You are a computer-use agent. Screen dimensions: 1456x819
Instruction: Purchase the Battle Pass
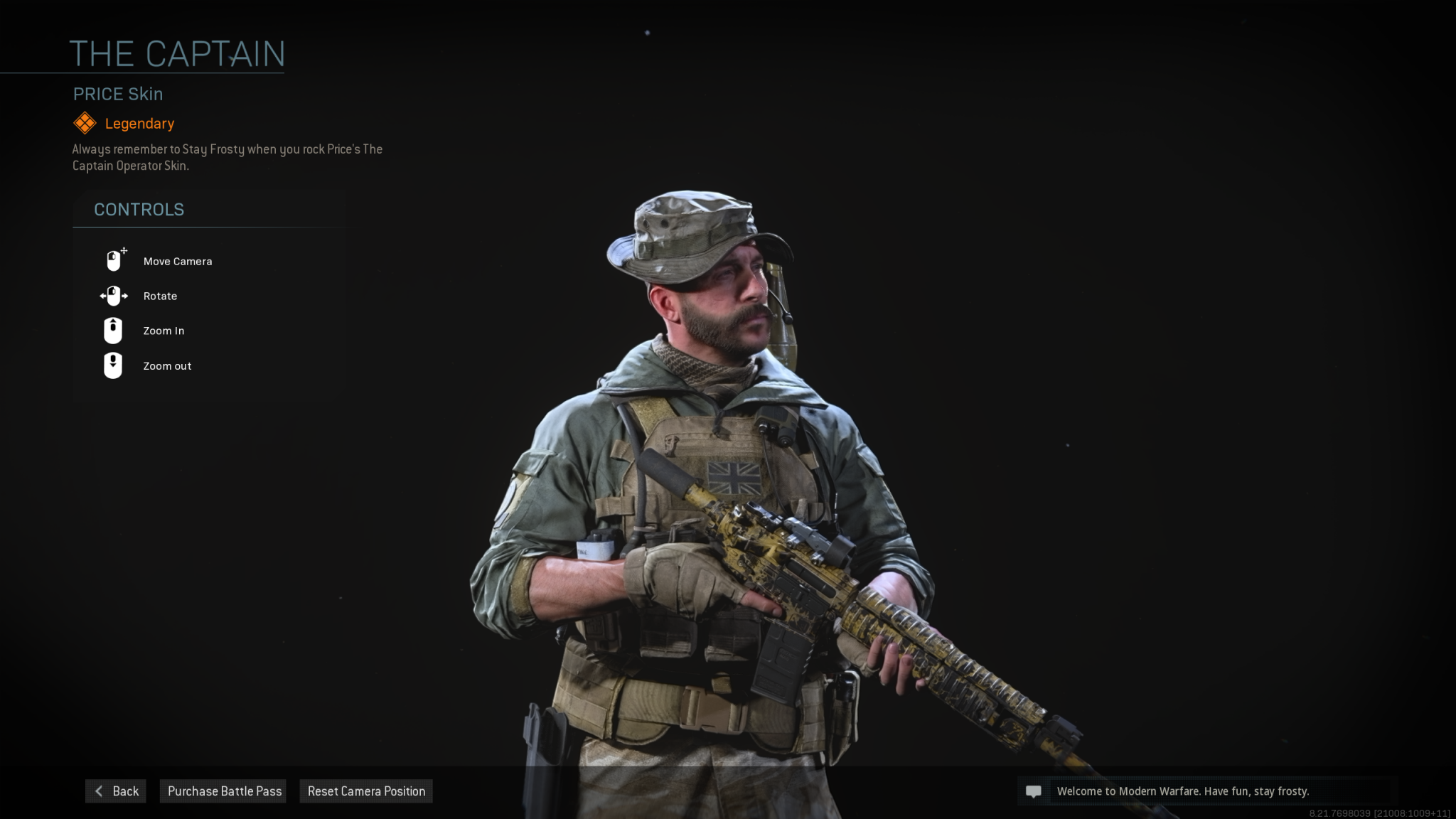[x=223, y=791]
